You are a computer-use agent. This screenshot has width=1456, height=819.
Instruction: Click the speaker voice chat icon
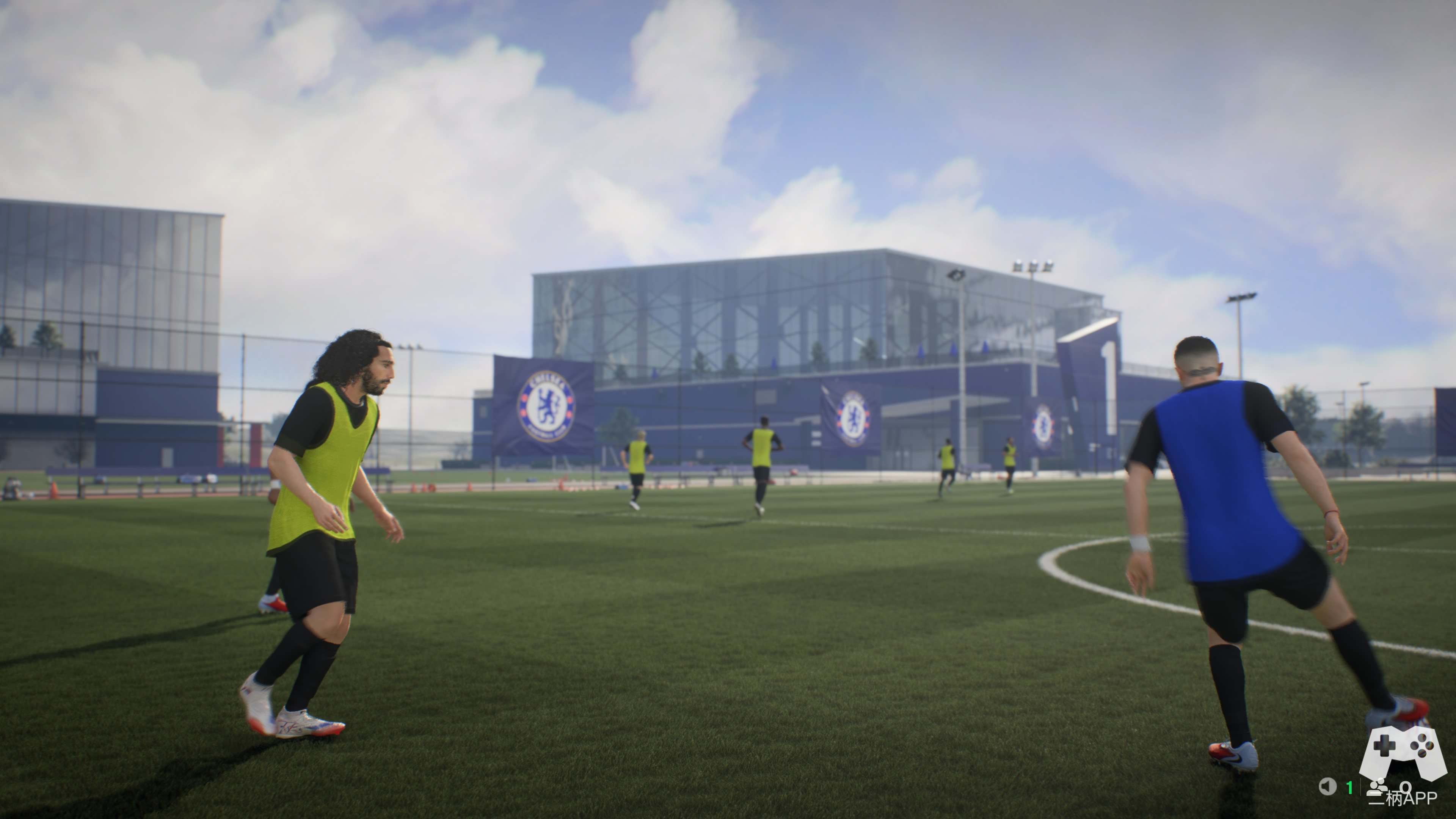pyautogui.click(x=1327, y=786)
